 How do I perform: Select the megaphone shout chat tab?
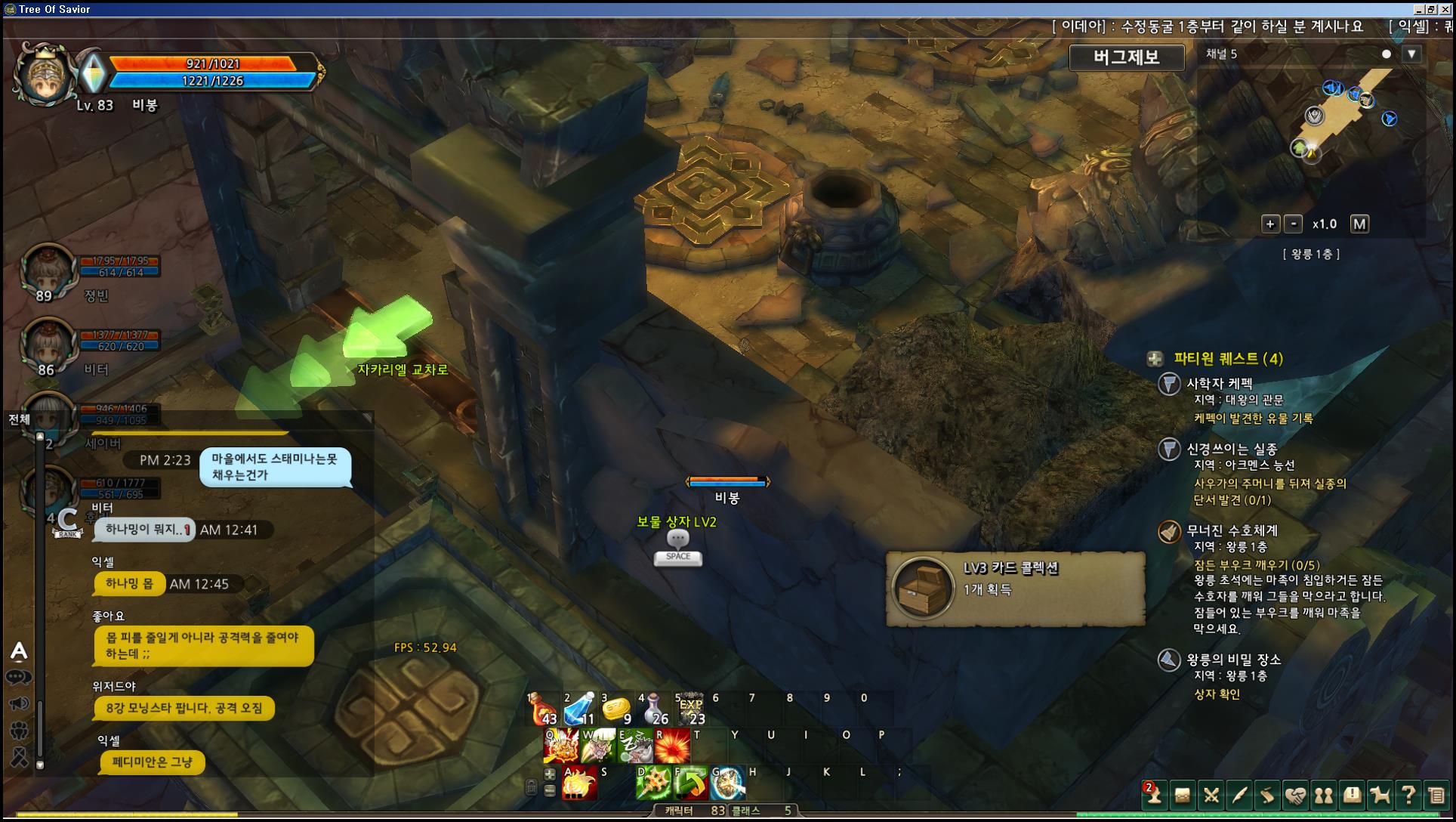19,704
